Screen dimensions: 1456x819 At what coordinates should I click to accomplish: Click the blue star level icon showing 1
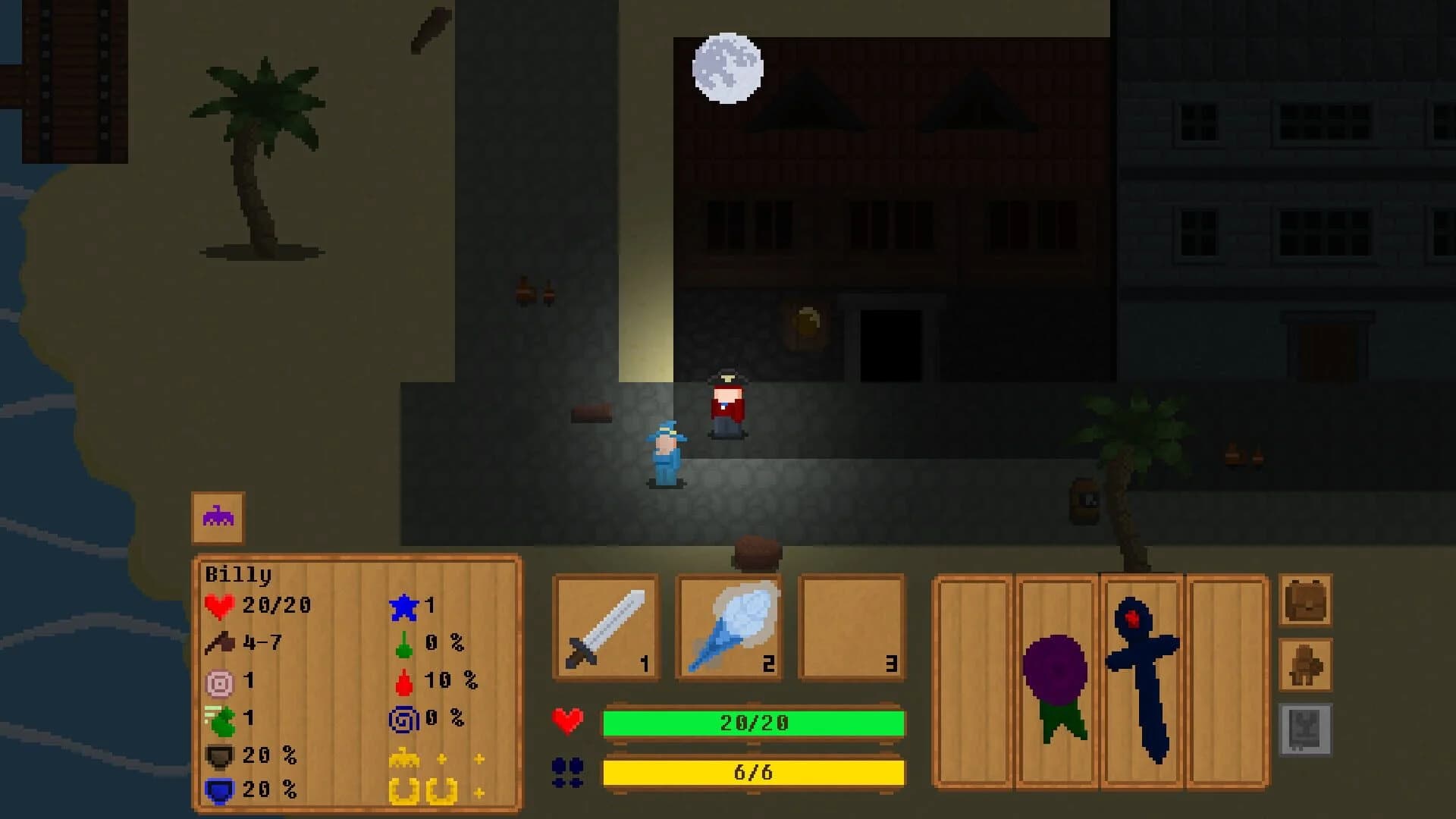pos(405,607)
